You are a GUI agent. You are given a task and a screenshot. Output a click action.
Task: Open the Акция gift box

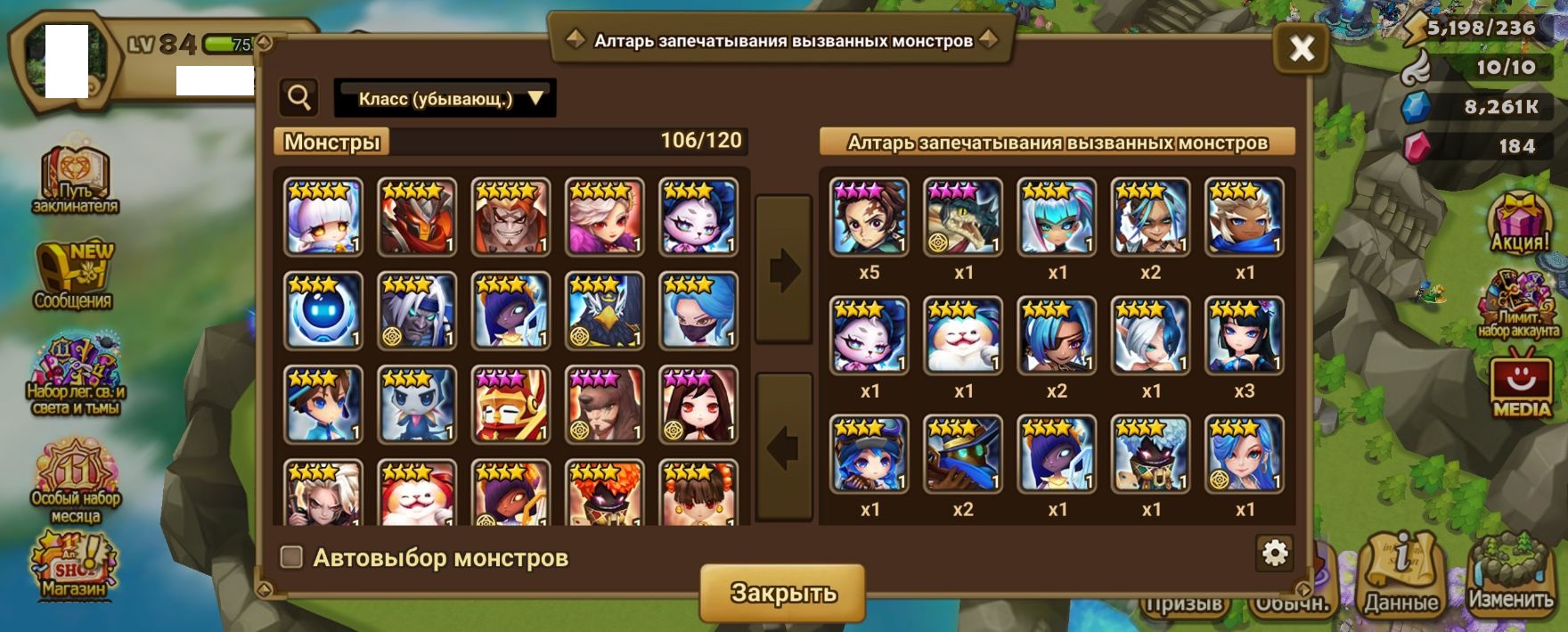coord(1520,223)
